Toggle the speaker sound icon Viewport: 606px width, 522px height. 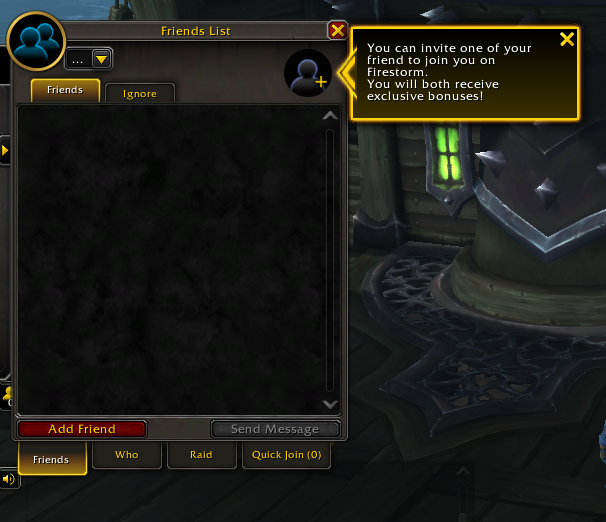[x=8, y=479]
